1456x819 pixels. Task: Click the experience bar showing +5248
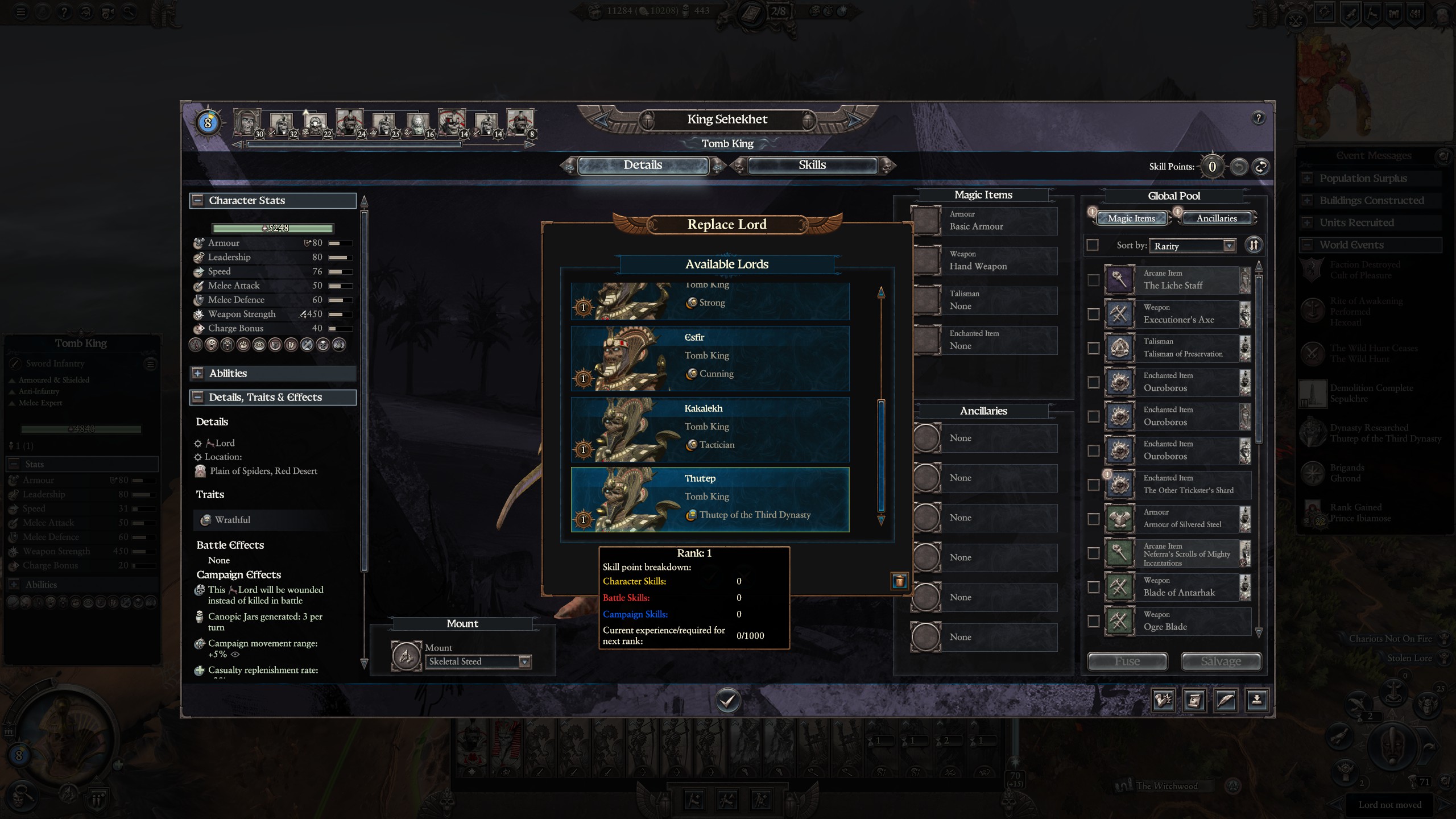pyautogui.click(x=272, y=227)
